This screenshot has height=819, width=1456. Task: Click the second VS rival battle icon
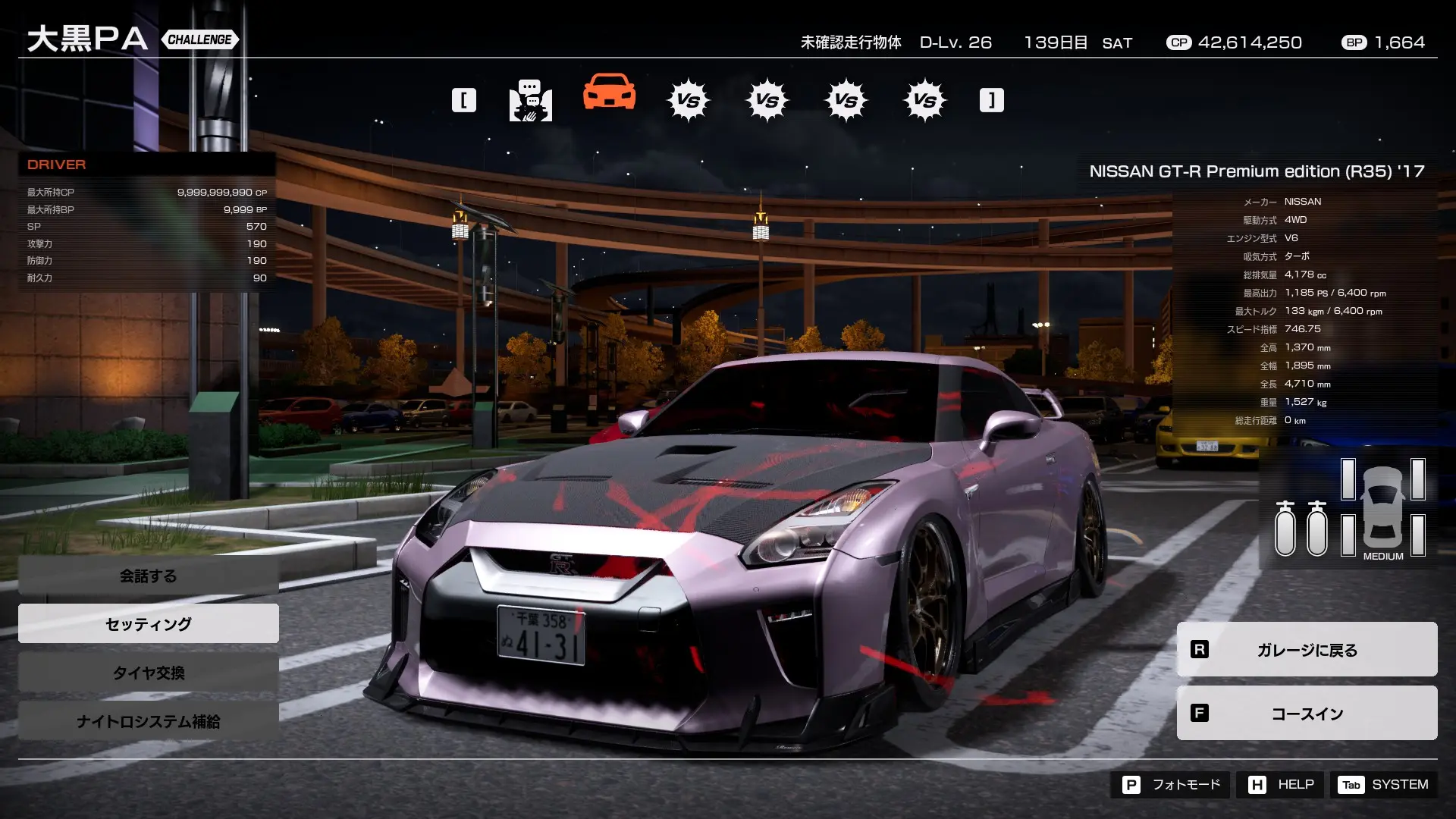point(768,99)
